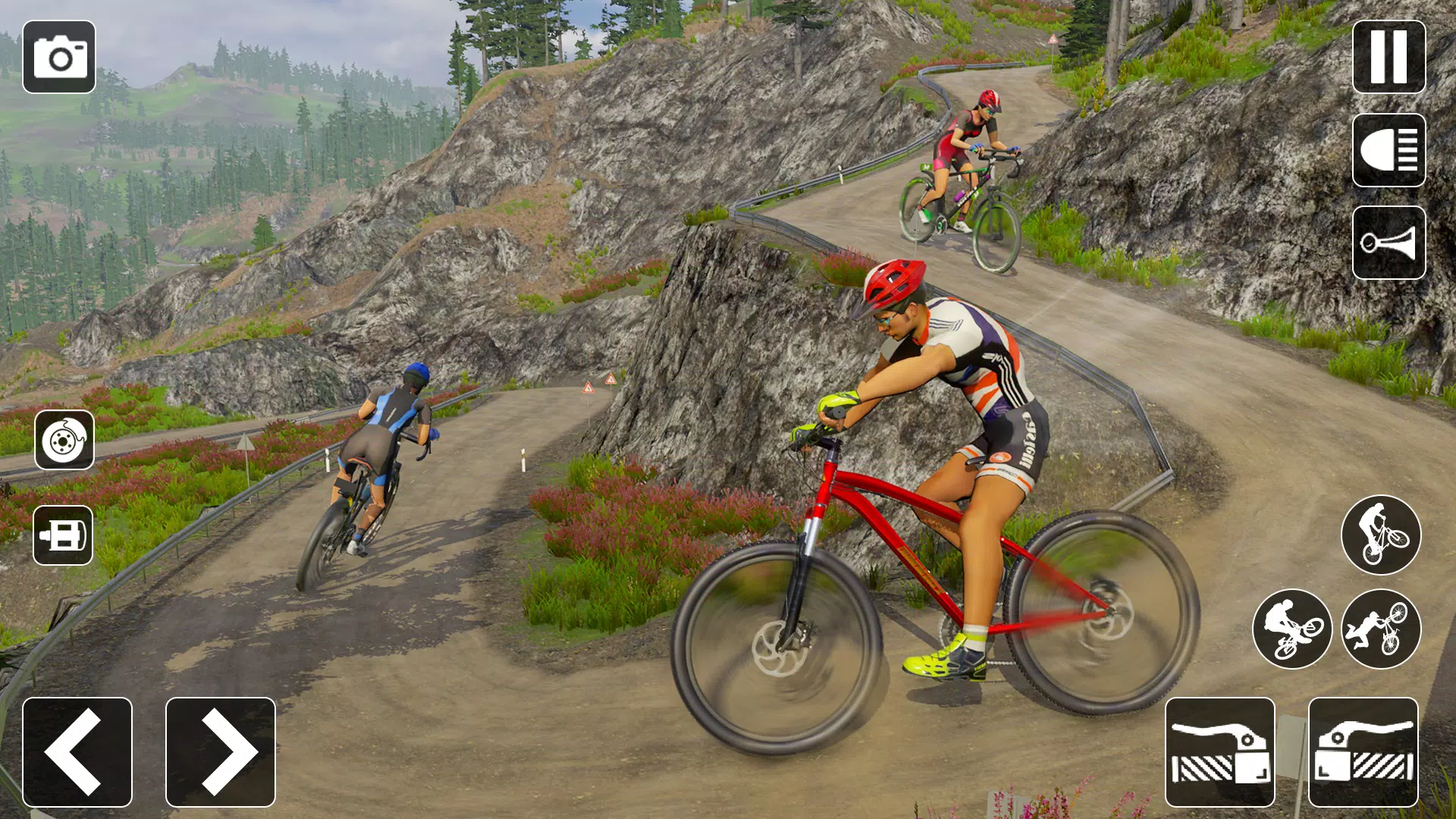
Task: Do the rider-off-bike stunt
Action: tap(1381, 629)
